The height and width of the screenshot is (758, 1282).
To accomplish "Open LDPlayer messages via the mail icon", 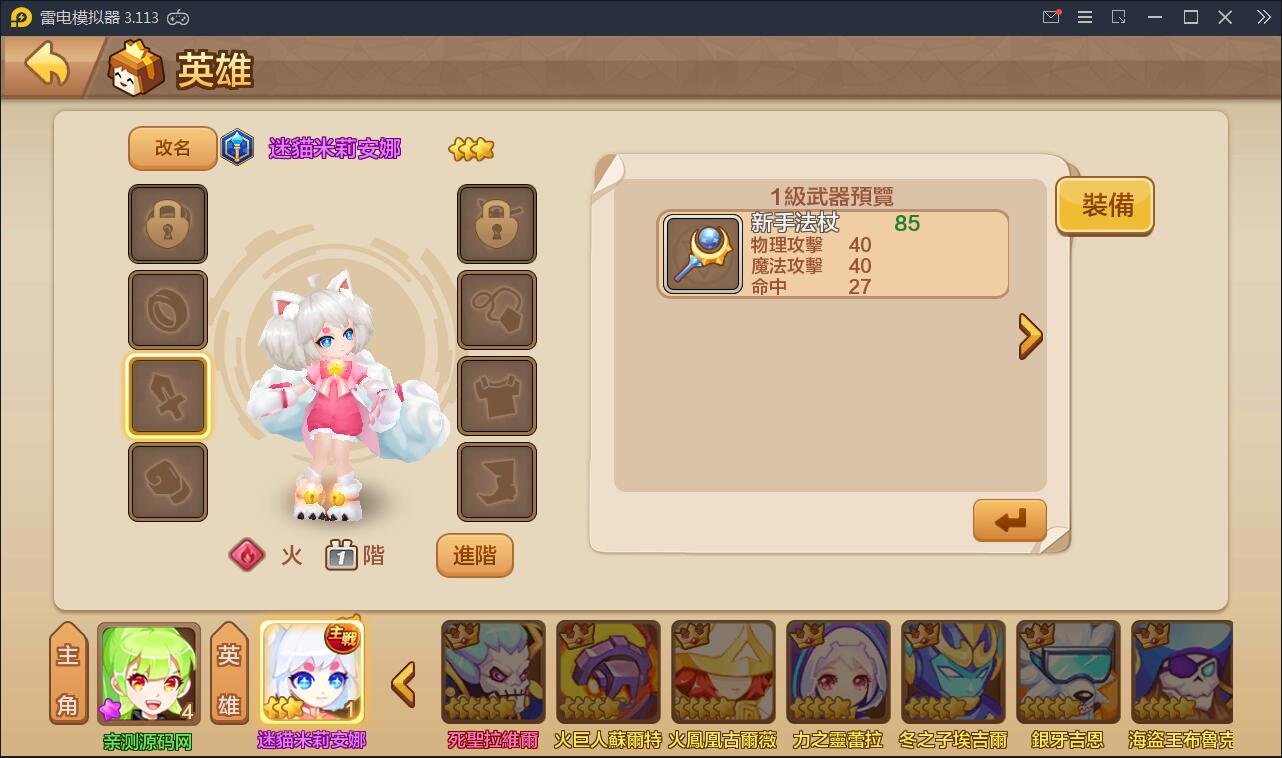I will pyautogui.click(x=1050, y=16).
